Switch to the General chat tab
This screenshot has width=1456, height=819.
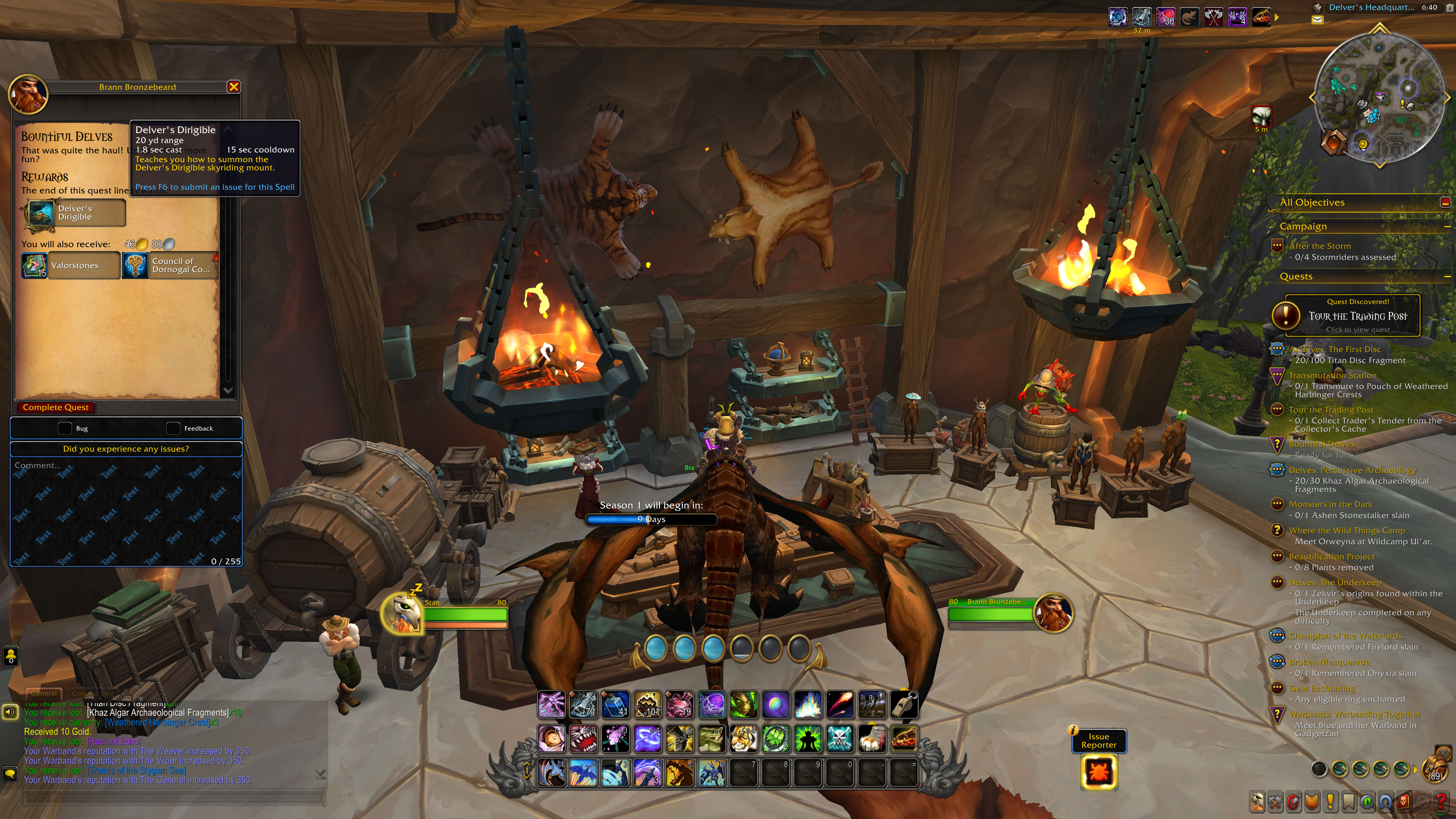44,693
